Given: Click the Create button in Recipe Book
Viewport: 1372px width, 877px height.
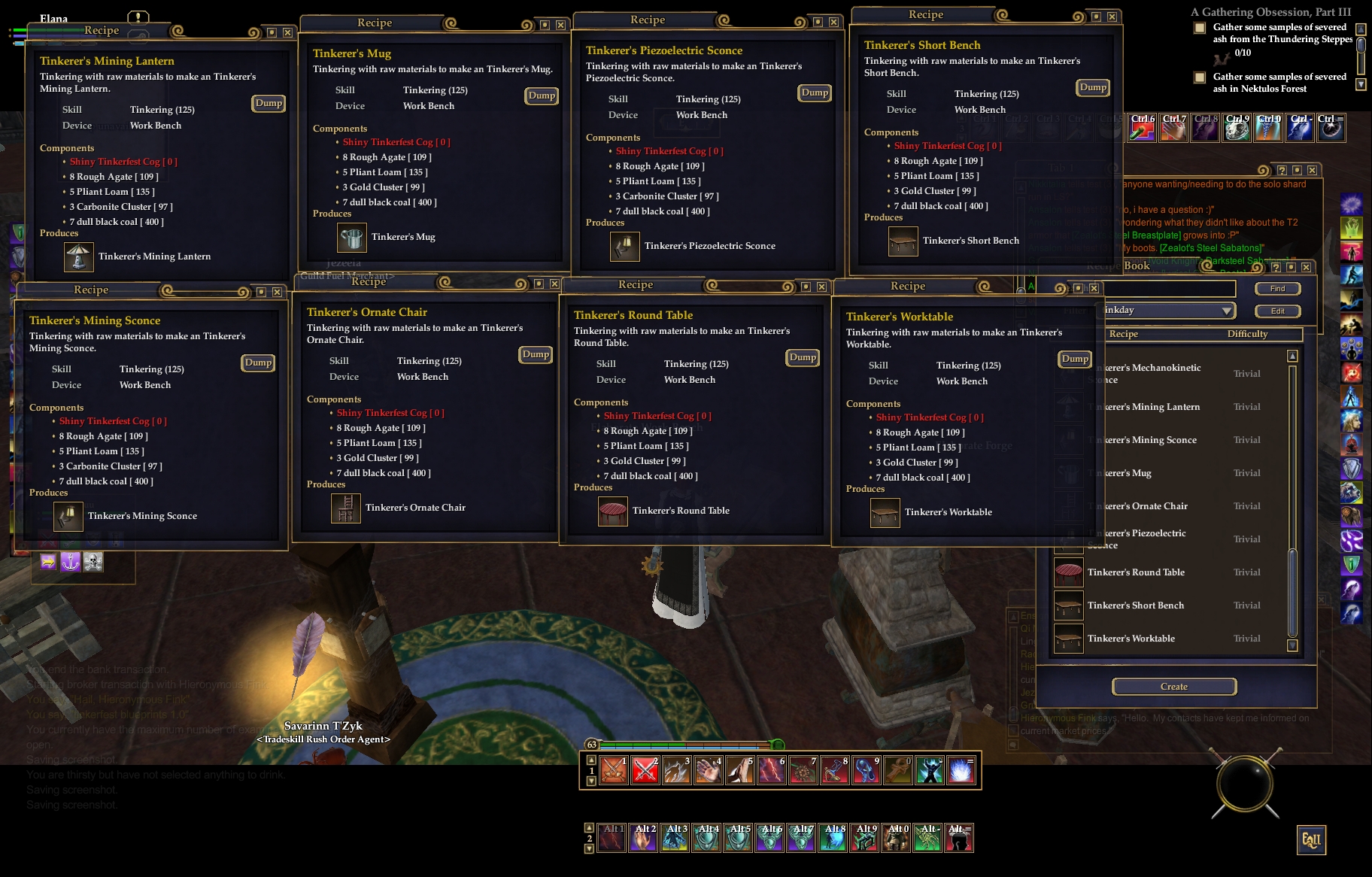Looking at the screenshot, I should coord(1173,687).
